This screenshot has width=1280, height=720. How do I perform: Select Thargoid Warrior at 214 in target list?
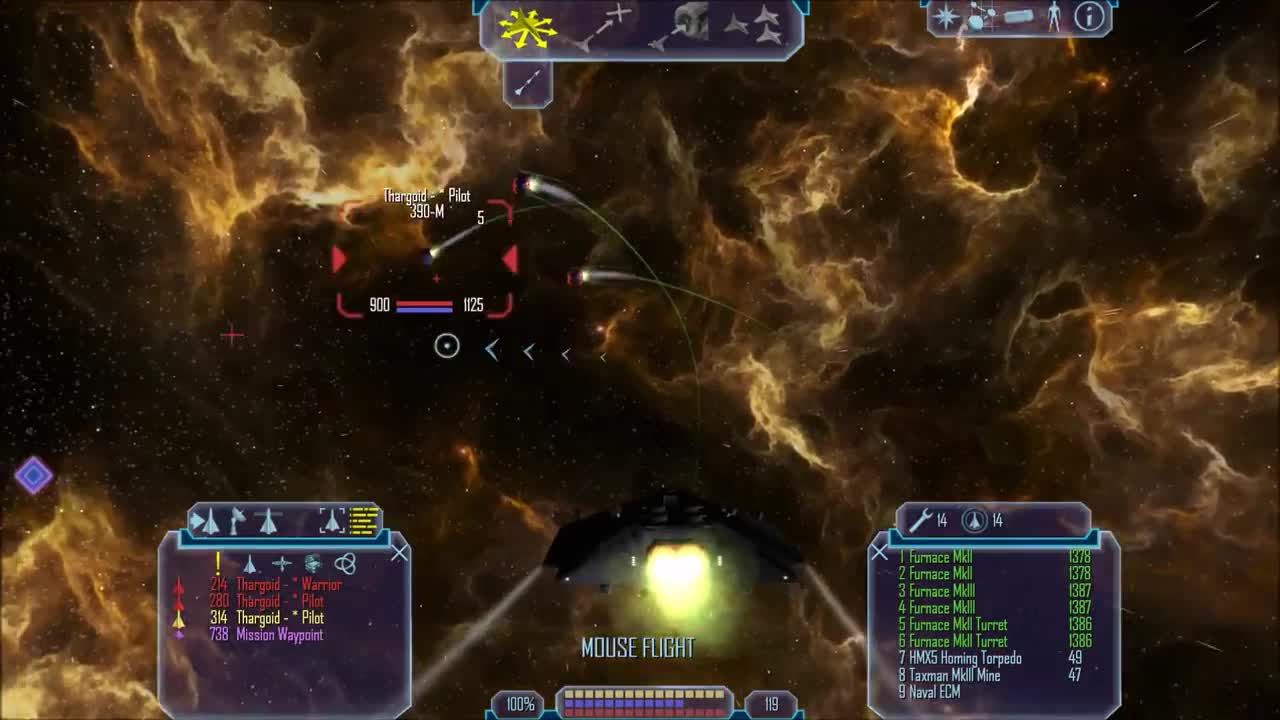(275, 584)
